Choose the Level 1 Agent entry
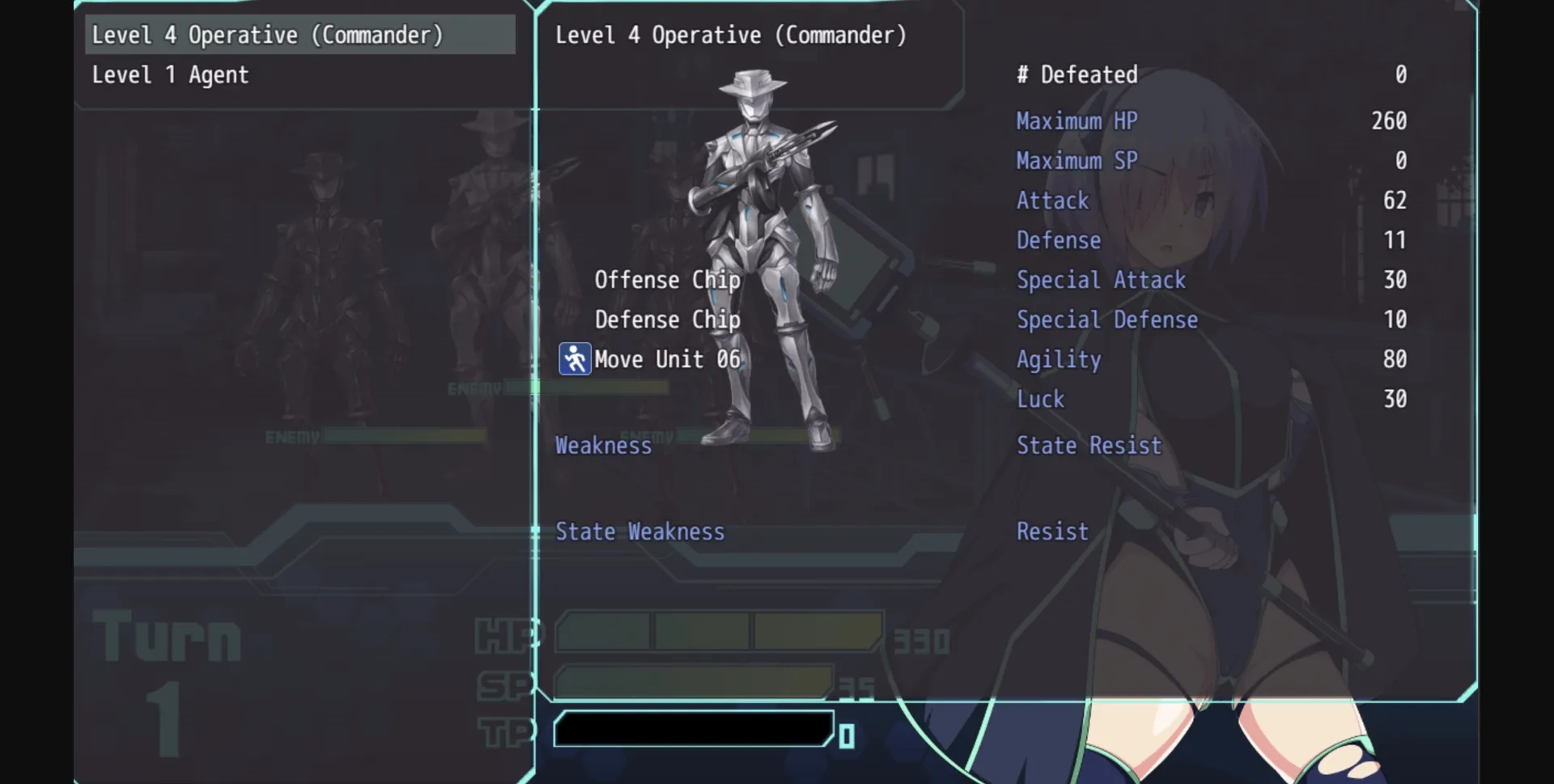The height and width of the screenshot is (784, 1554). pos(171,75)
